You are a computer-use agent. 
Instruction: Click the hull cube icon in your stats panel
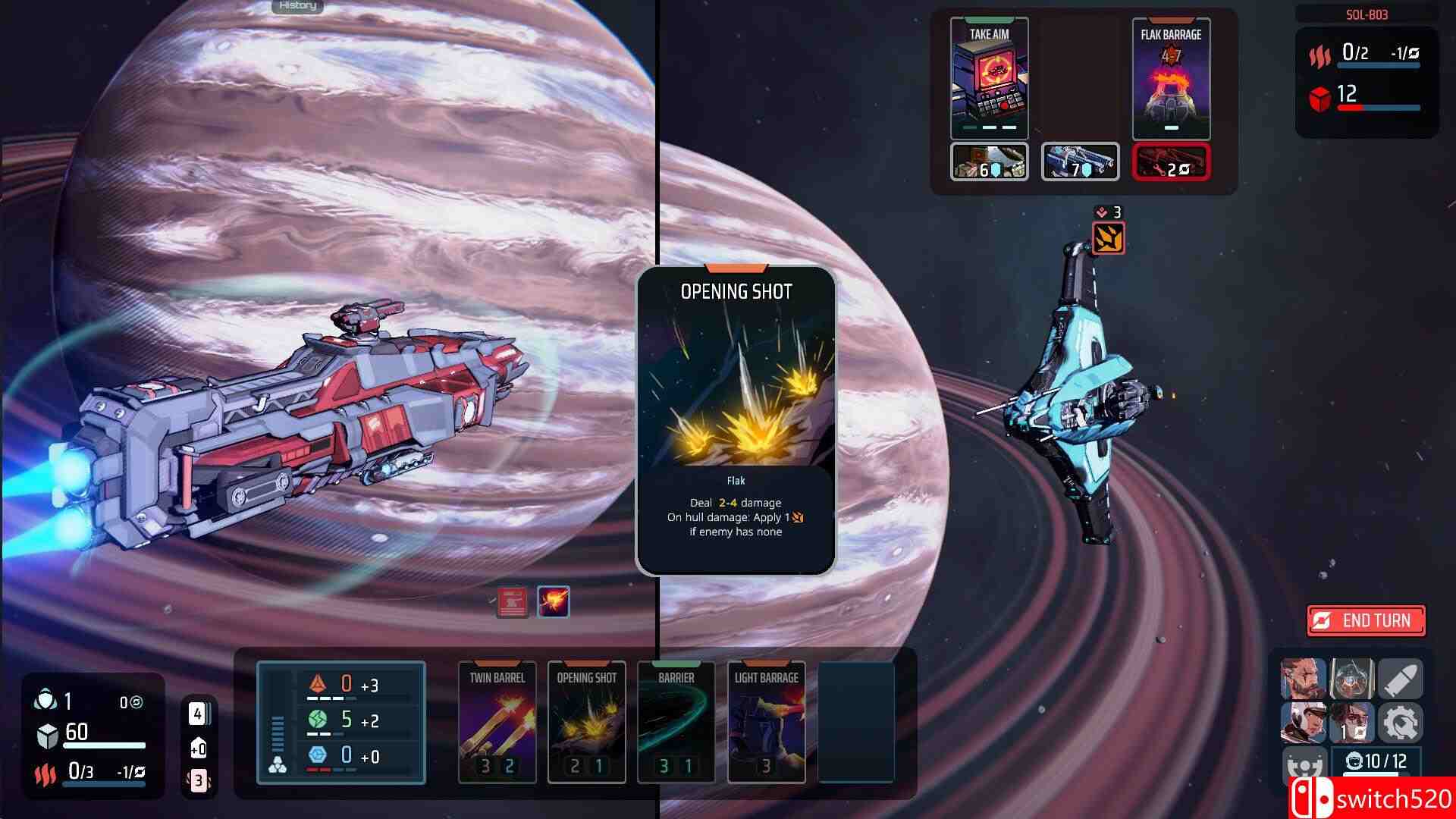point(47,733)
